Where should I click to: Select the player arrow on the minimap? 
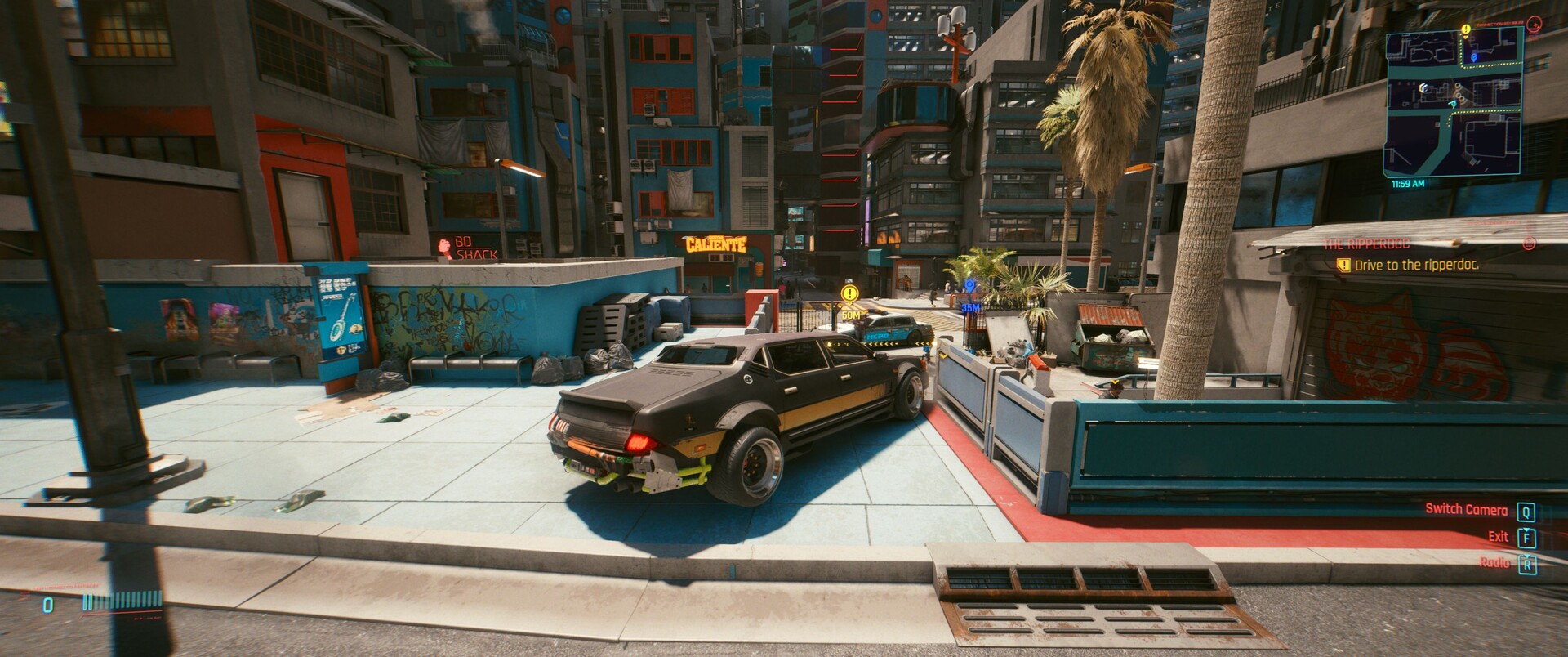(1453, 105)
